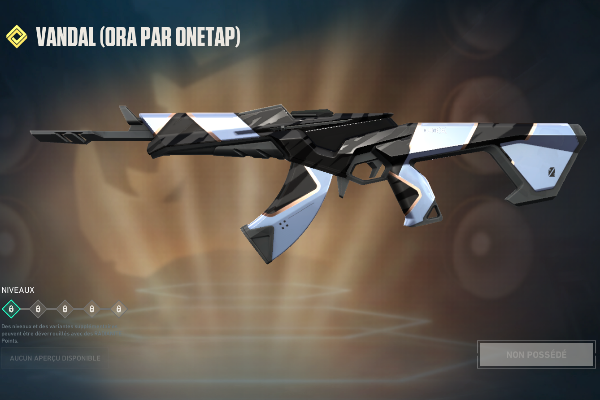
Task: Click the greyed-out Non Possédé button
Action: [x=536, y=354]
